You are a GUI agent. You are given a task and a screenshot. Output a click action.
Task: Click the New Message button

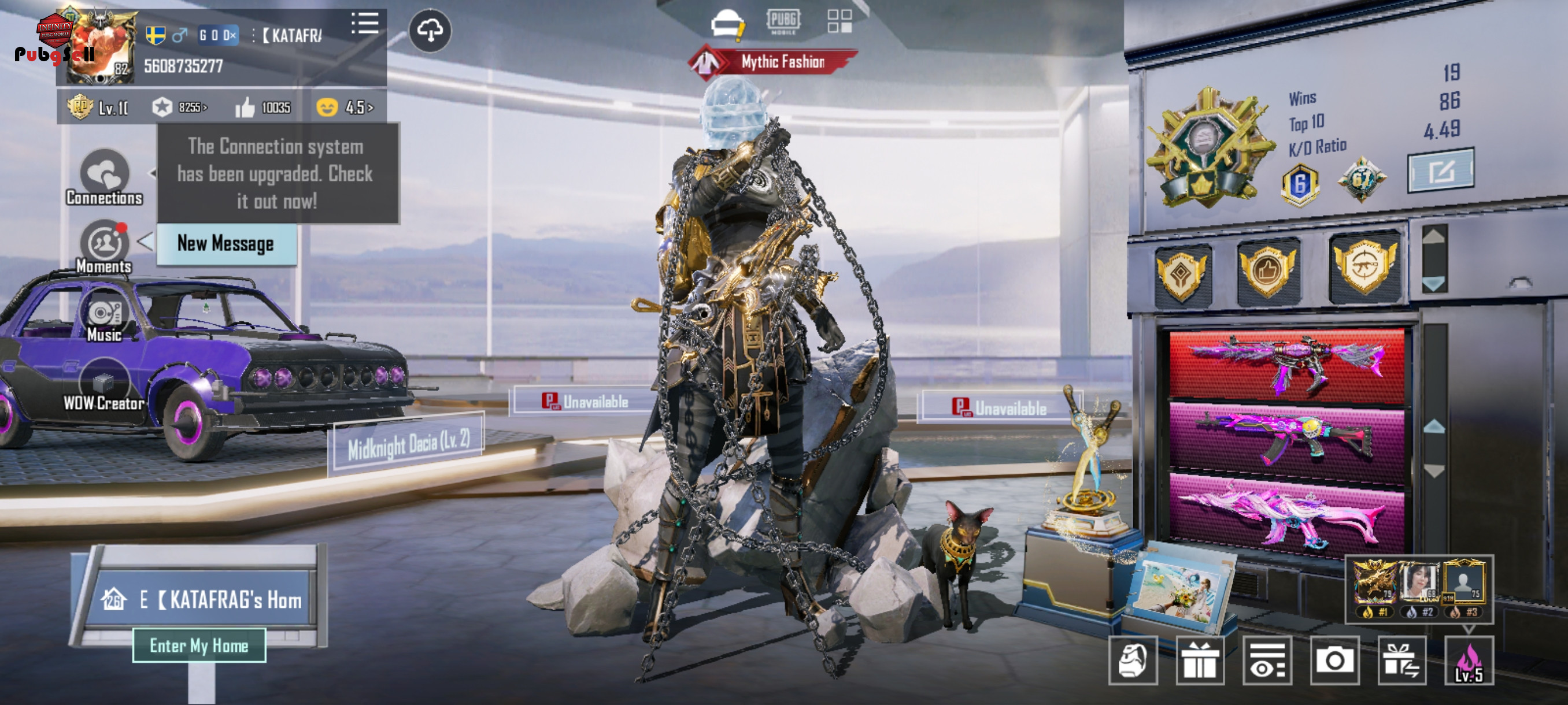pos(226,244)
